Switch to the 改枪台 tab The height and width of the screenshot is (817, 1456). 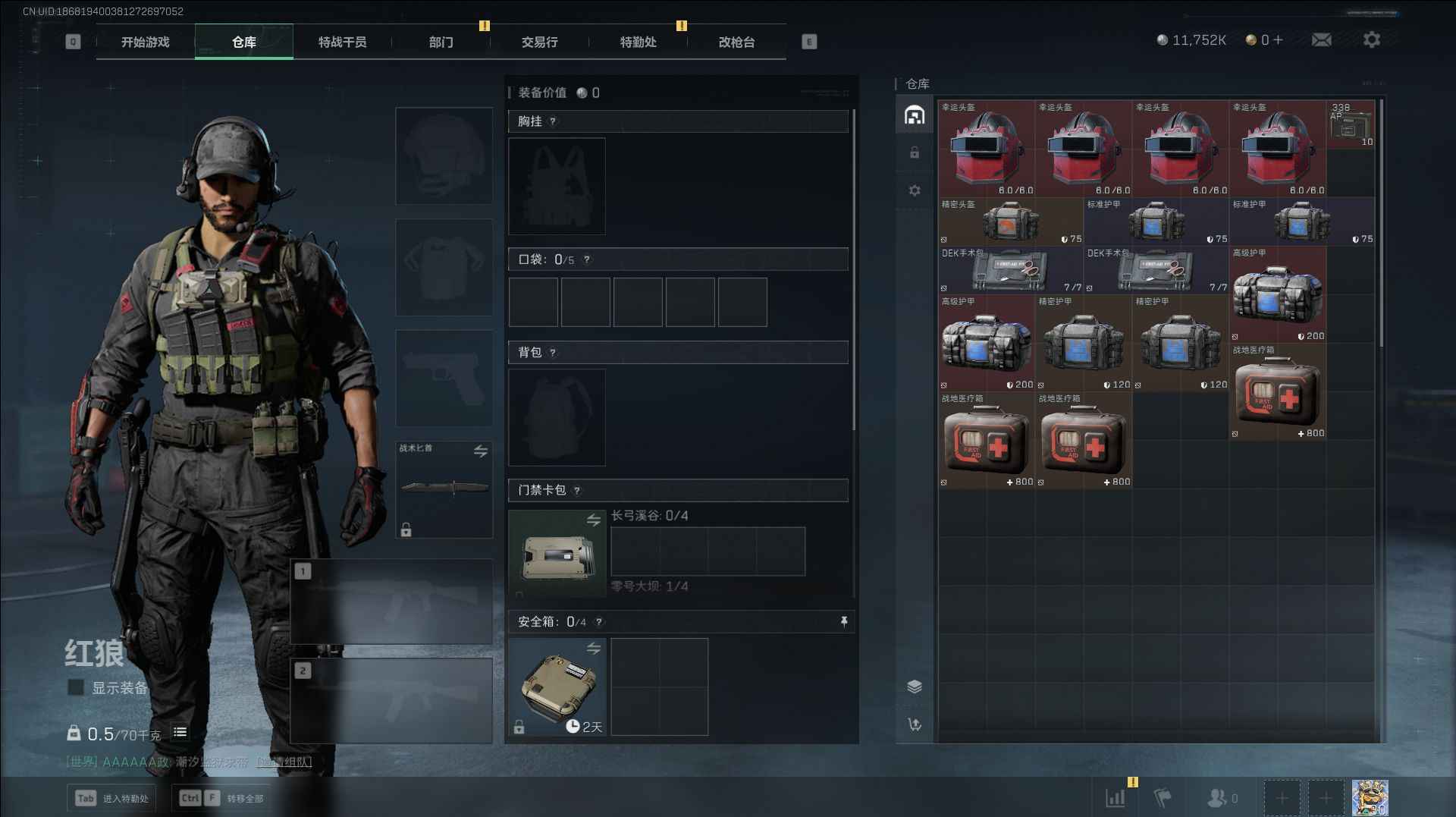(x=736, y=42)
